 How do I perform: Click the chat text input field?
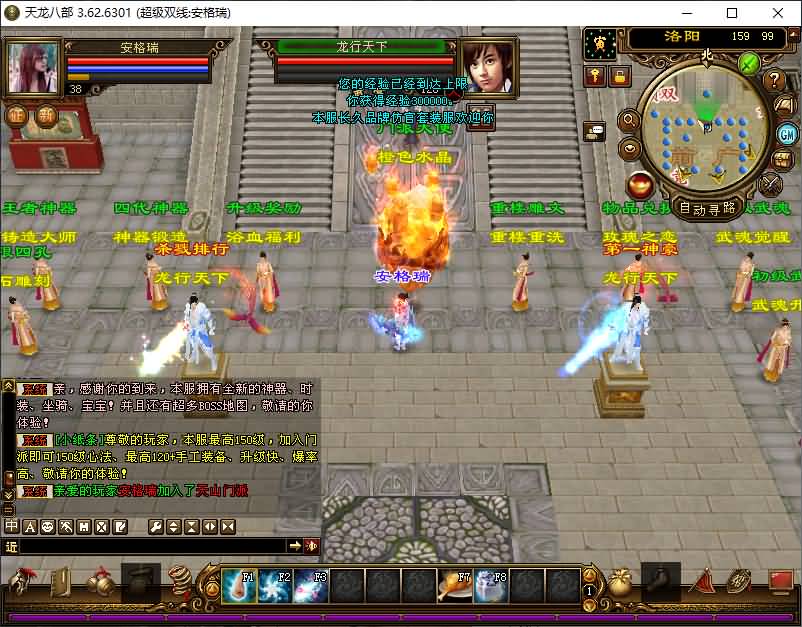tap(150, 546)
